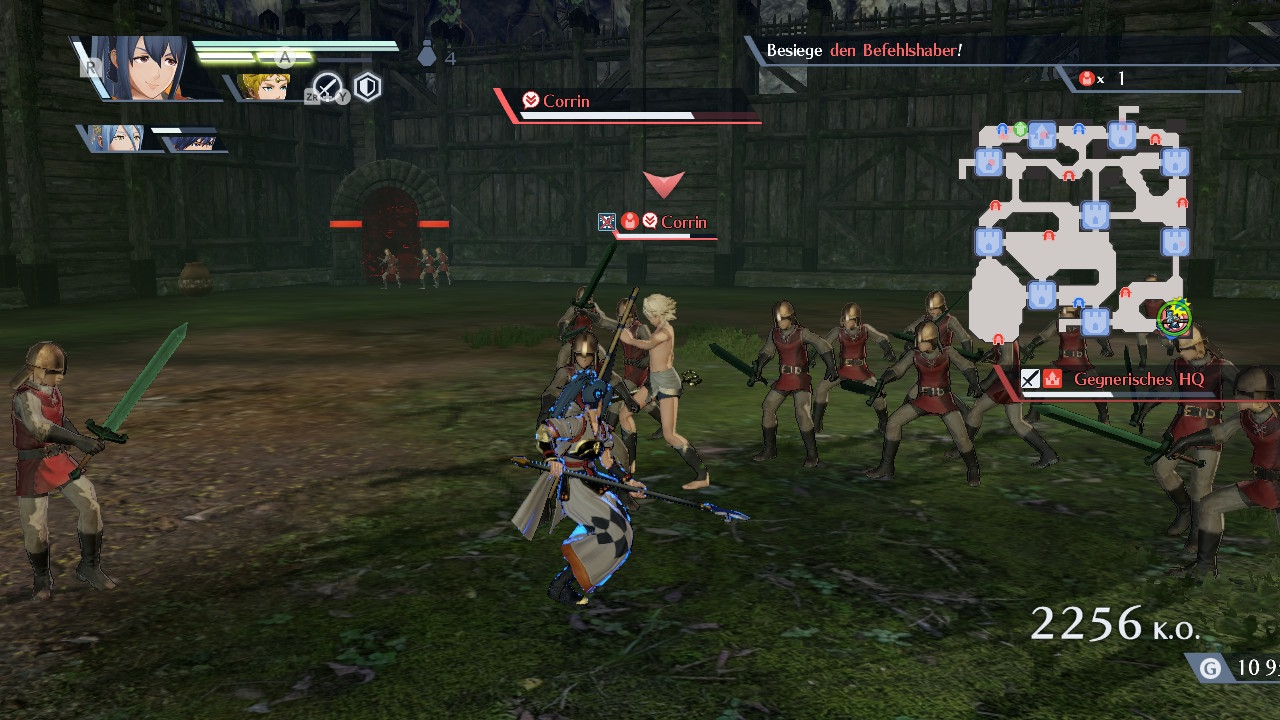Select the blonde paired partner portrait

click(264, 87)
